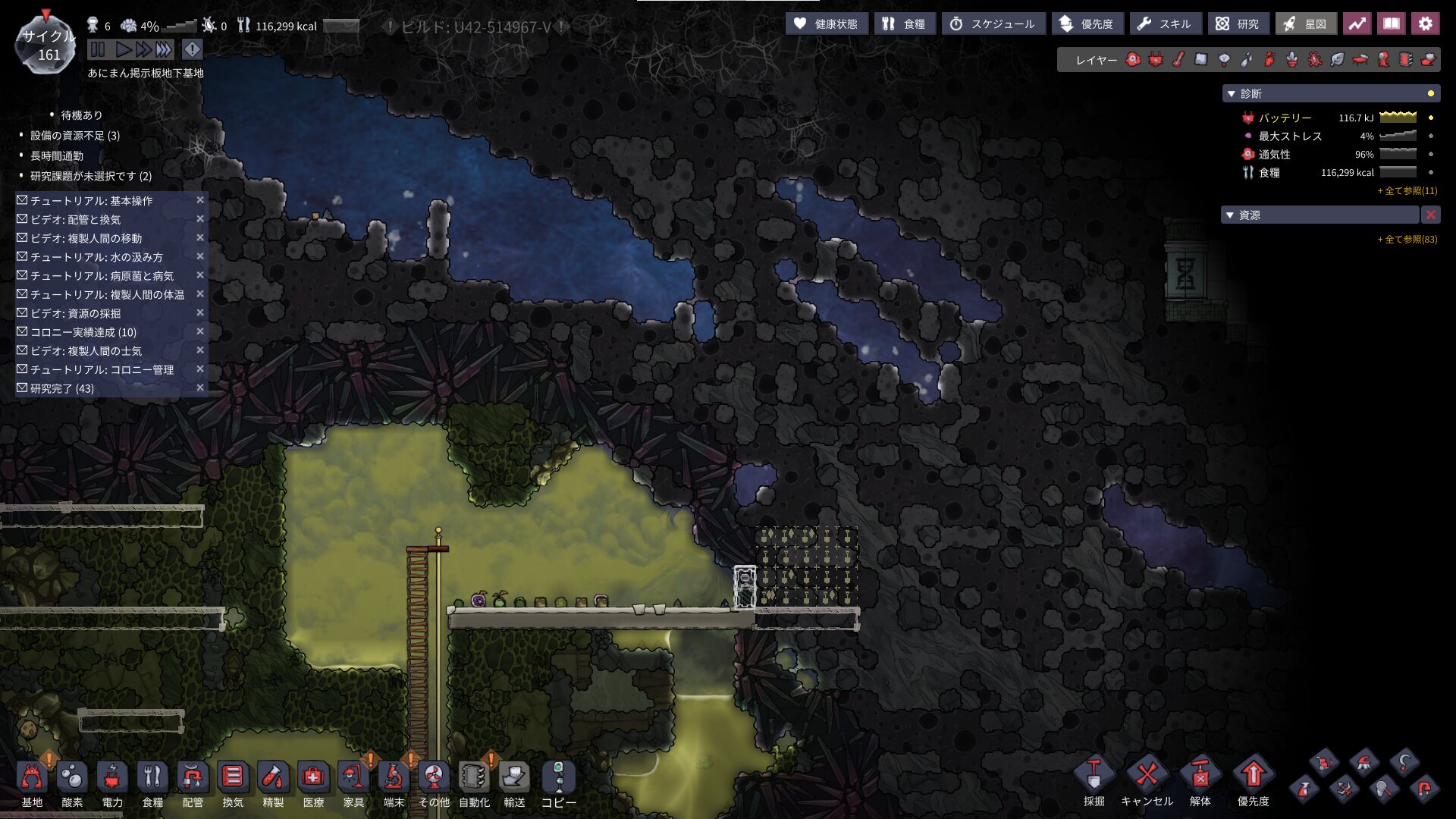Collapse the 診断 diagnostics panel
Screen dimensions: 1456x819
coord(1231,94)
